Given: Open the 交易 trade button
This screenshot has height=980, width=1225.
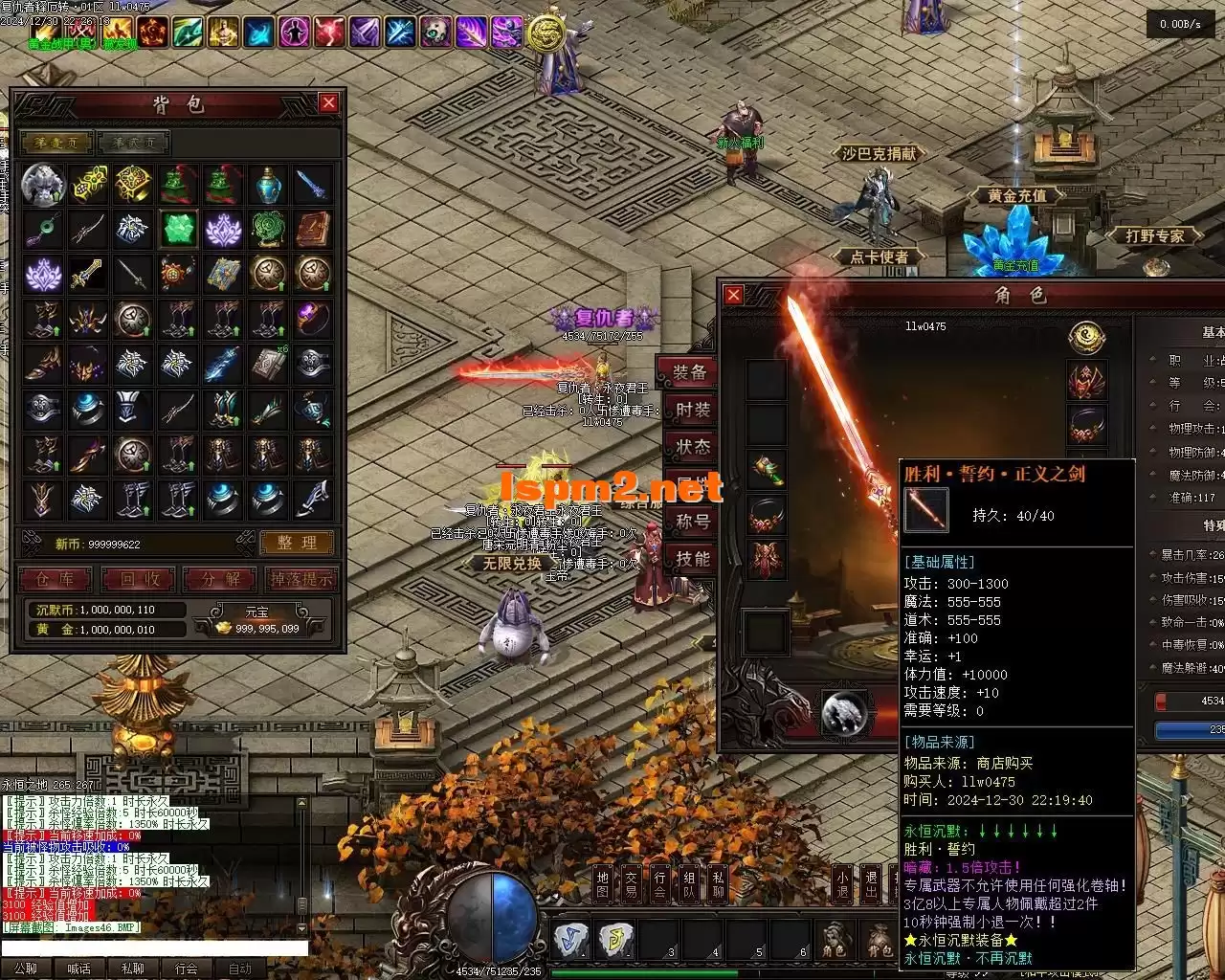Looking at the screenshot, I should pyautogui.click(x=631, y=883).
